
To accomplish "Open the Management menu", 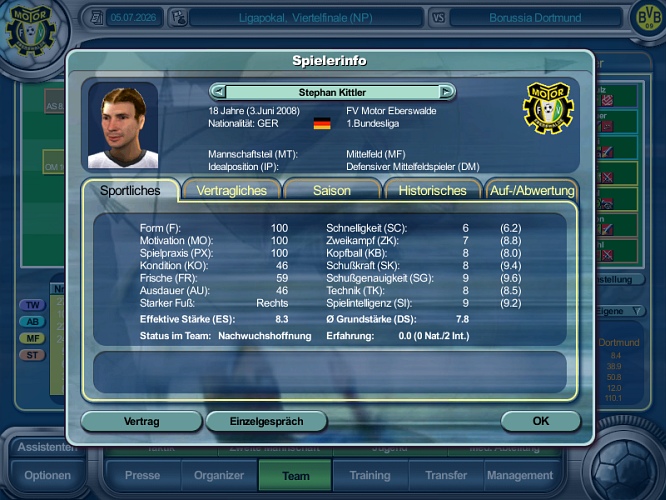I will (x=520, y=476).
